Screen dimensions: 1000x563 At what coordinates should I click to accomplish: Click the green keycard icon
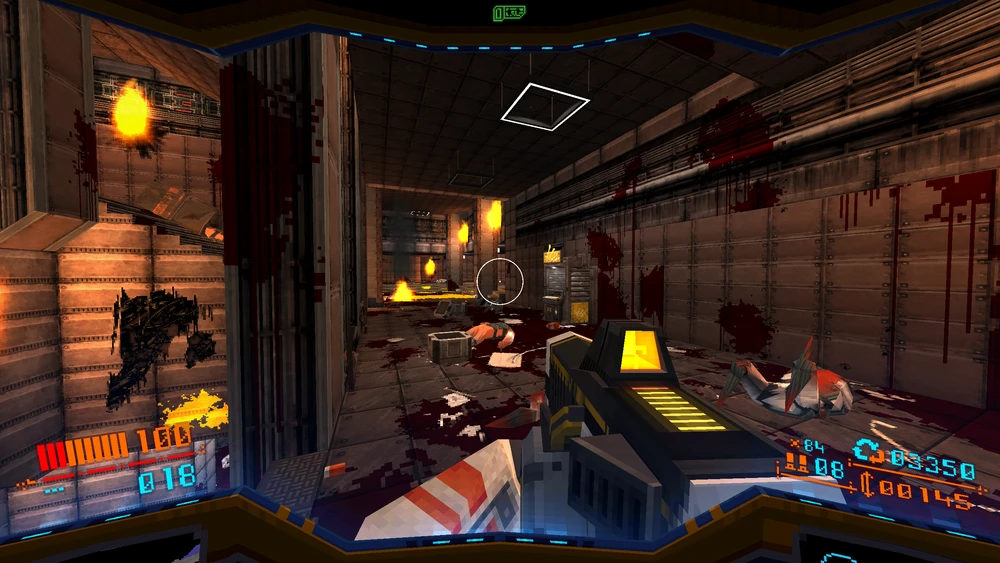point(508,13)
